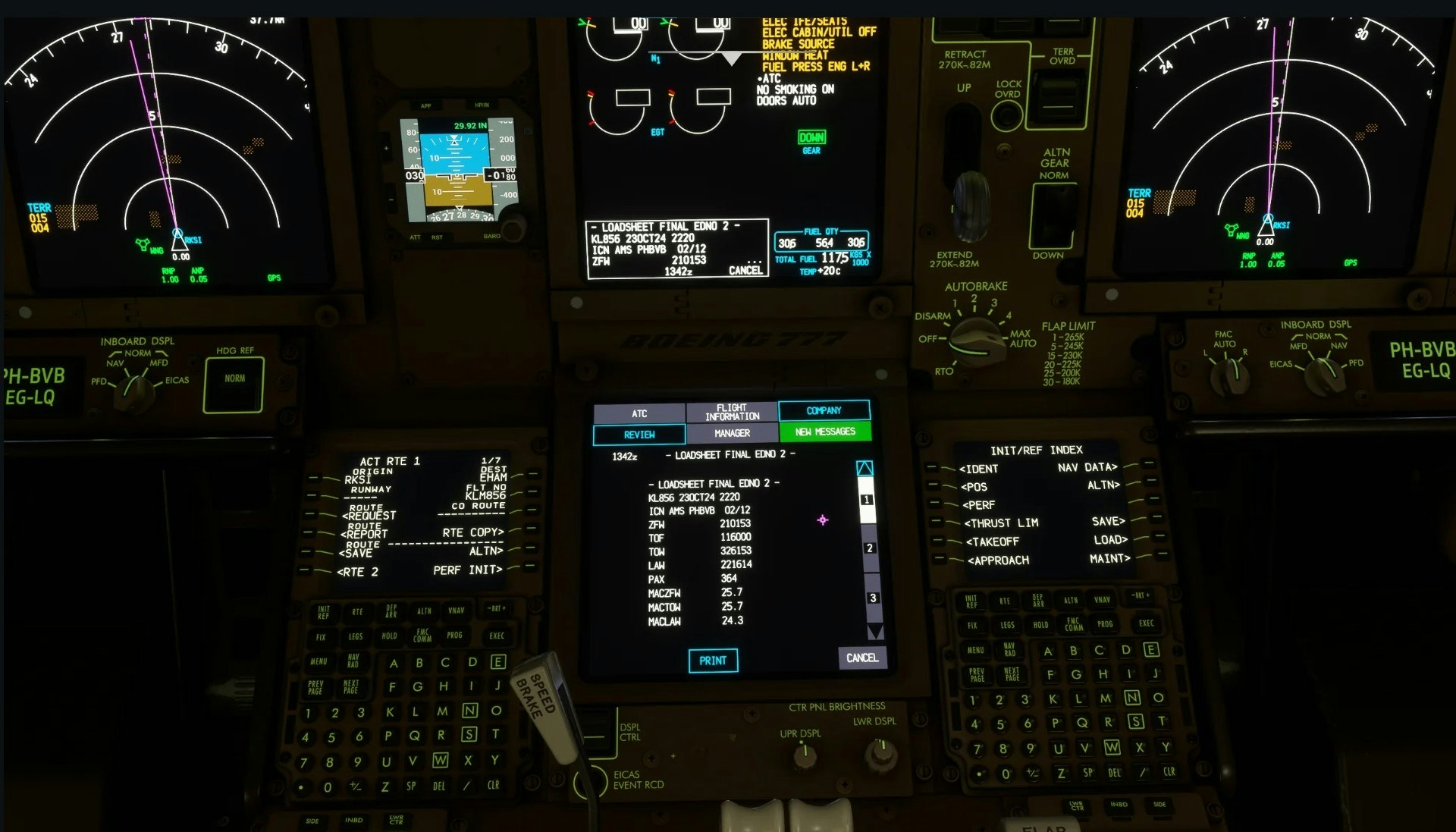This screenshot has height=832, width=1456.
Task: Open the FLIGHT INFORMATION tab
Action: (732, 412)
